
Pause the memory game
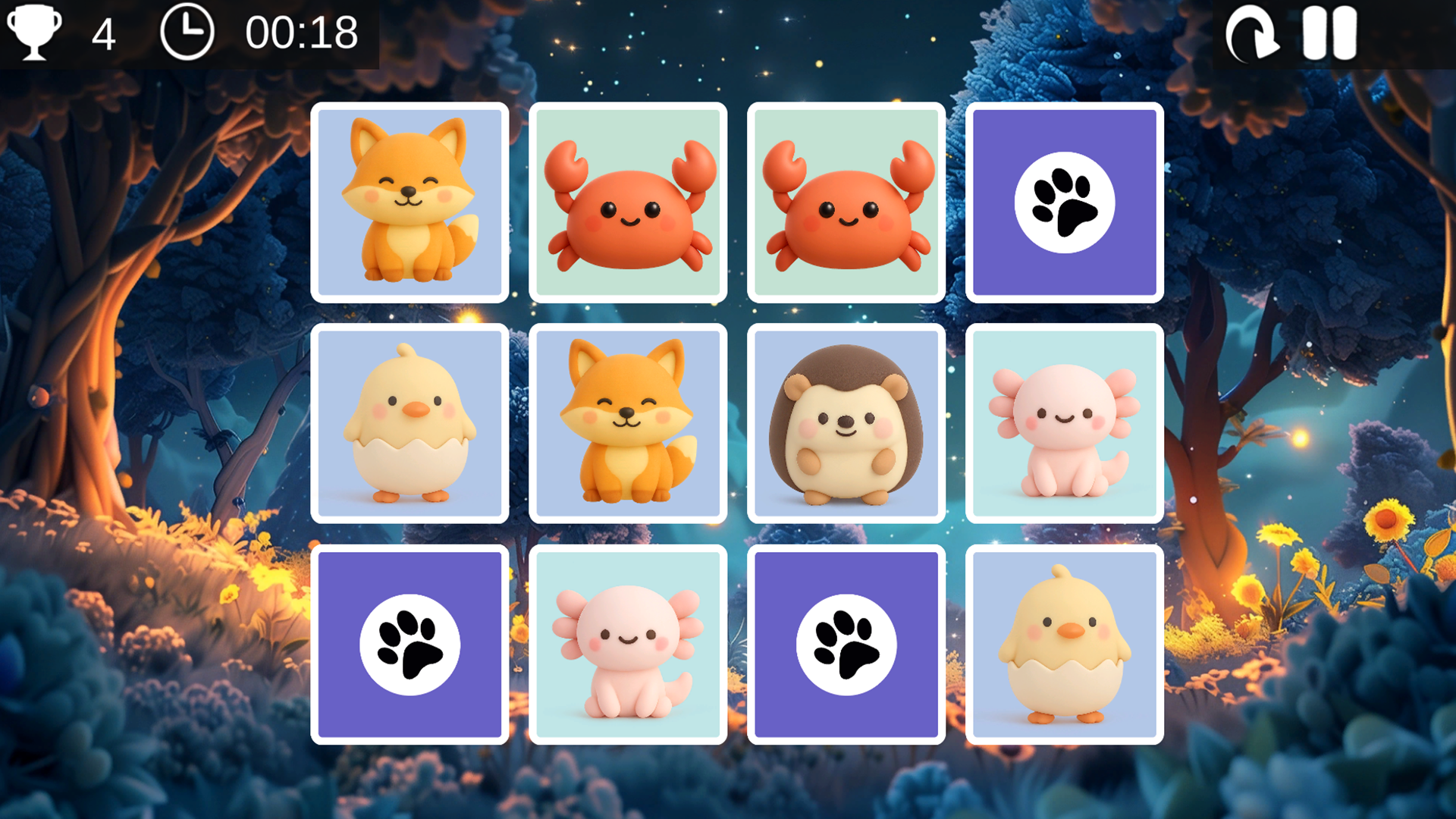(x=1329, y=34)
